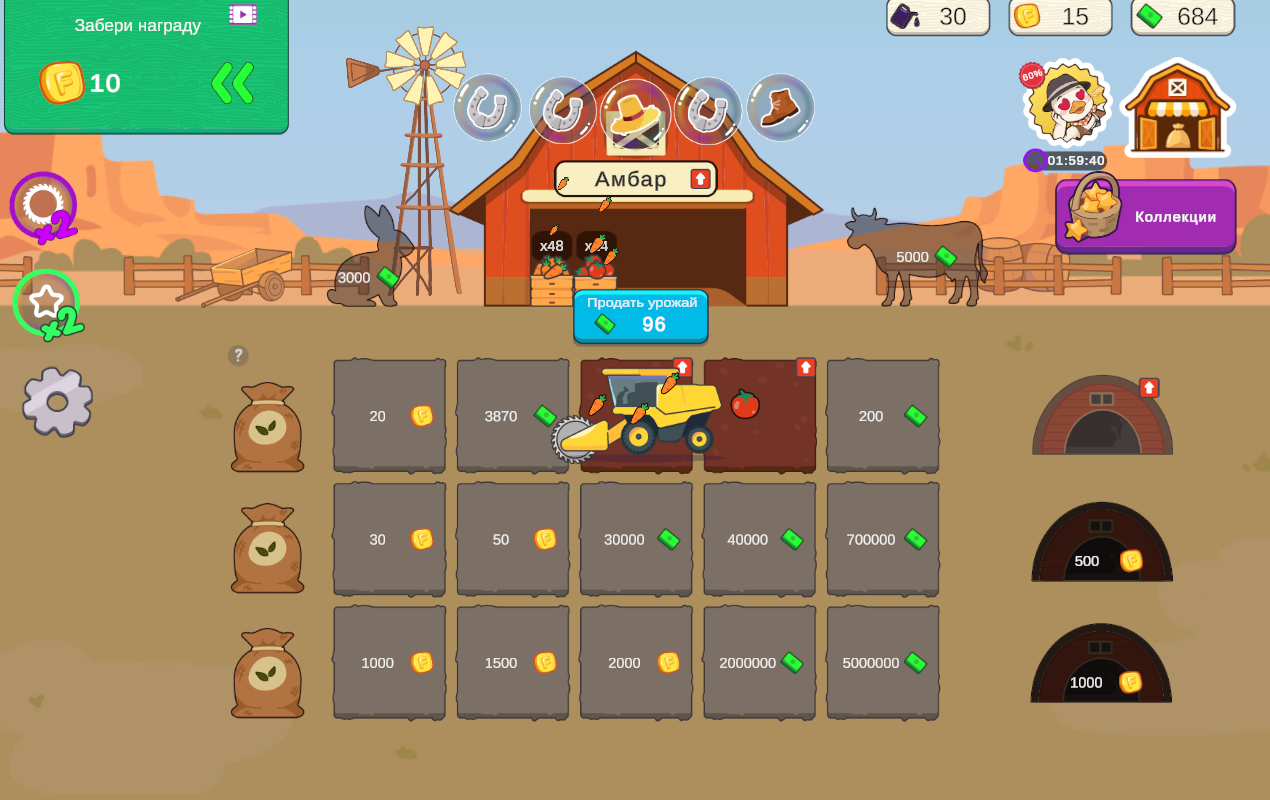Select the cowboy hat bubble
The width and height of the screenshot is (1270, 800).
pos(635,112)
